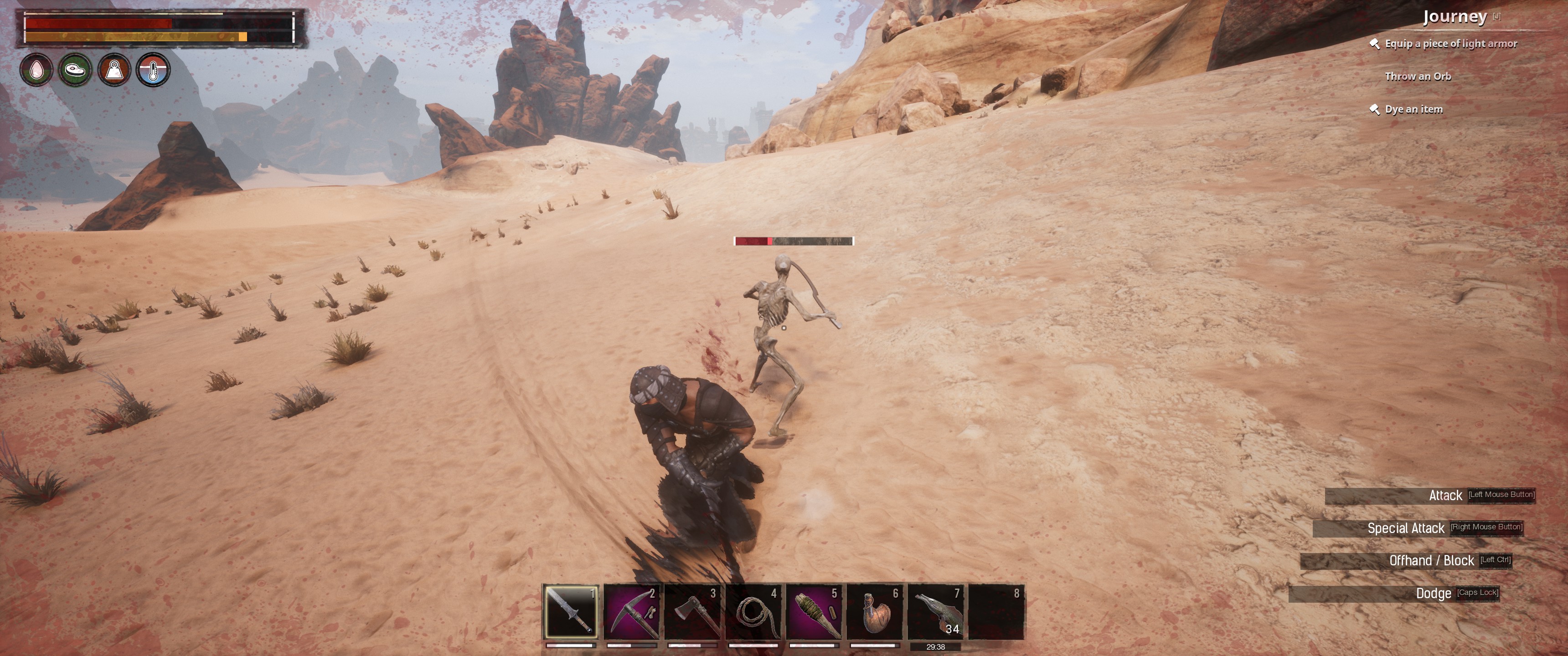1568x656 pixels.
Task: Equip the wrapped wooden club
Action: 815,611
